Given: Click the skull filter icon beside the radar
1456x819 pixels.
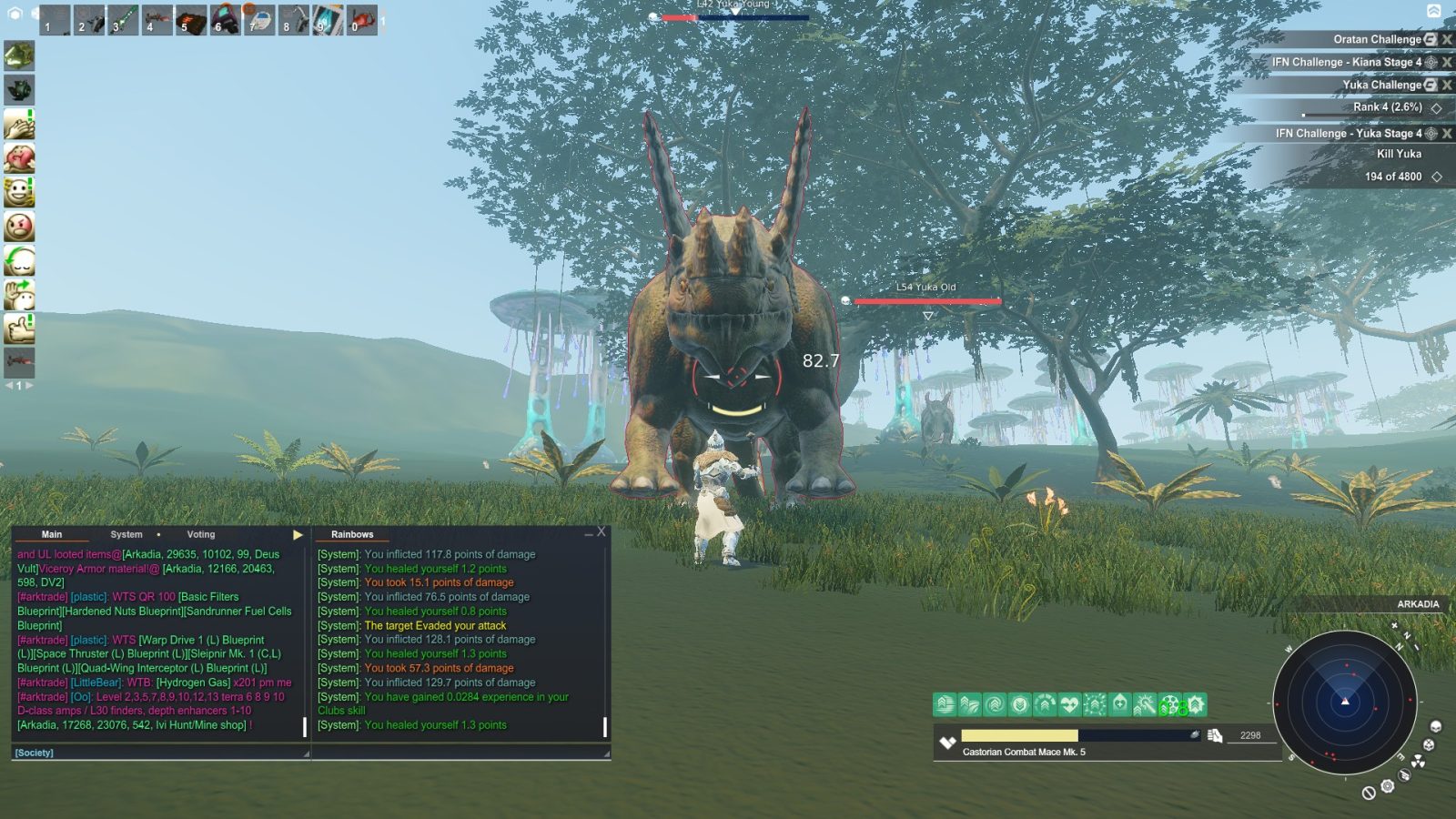Looking at the screenshot, I should coord(1435,727).
